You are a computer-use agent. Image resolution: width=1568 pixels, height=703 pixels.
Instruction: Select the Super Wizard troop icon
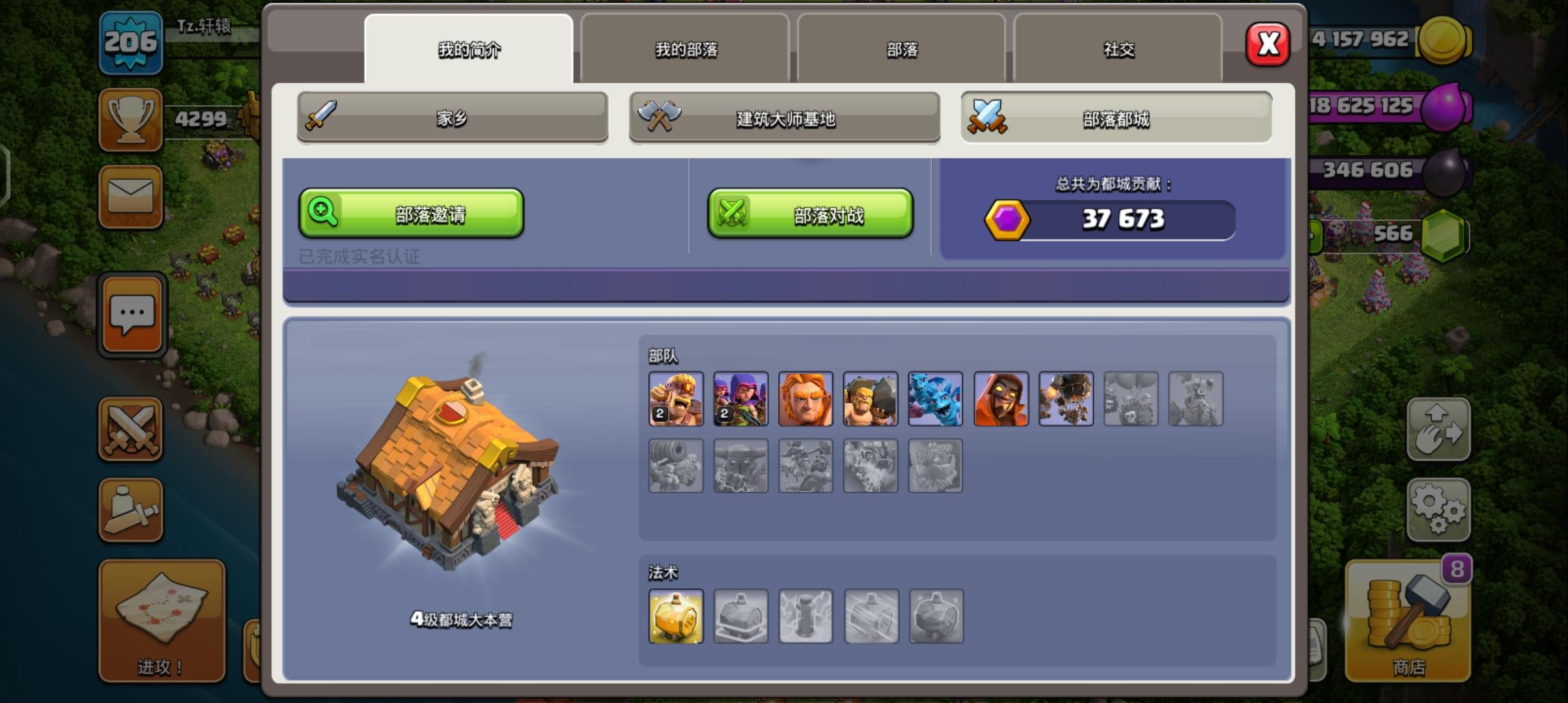[1001, 398]
